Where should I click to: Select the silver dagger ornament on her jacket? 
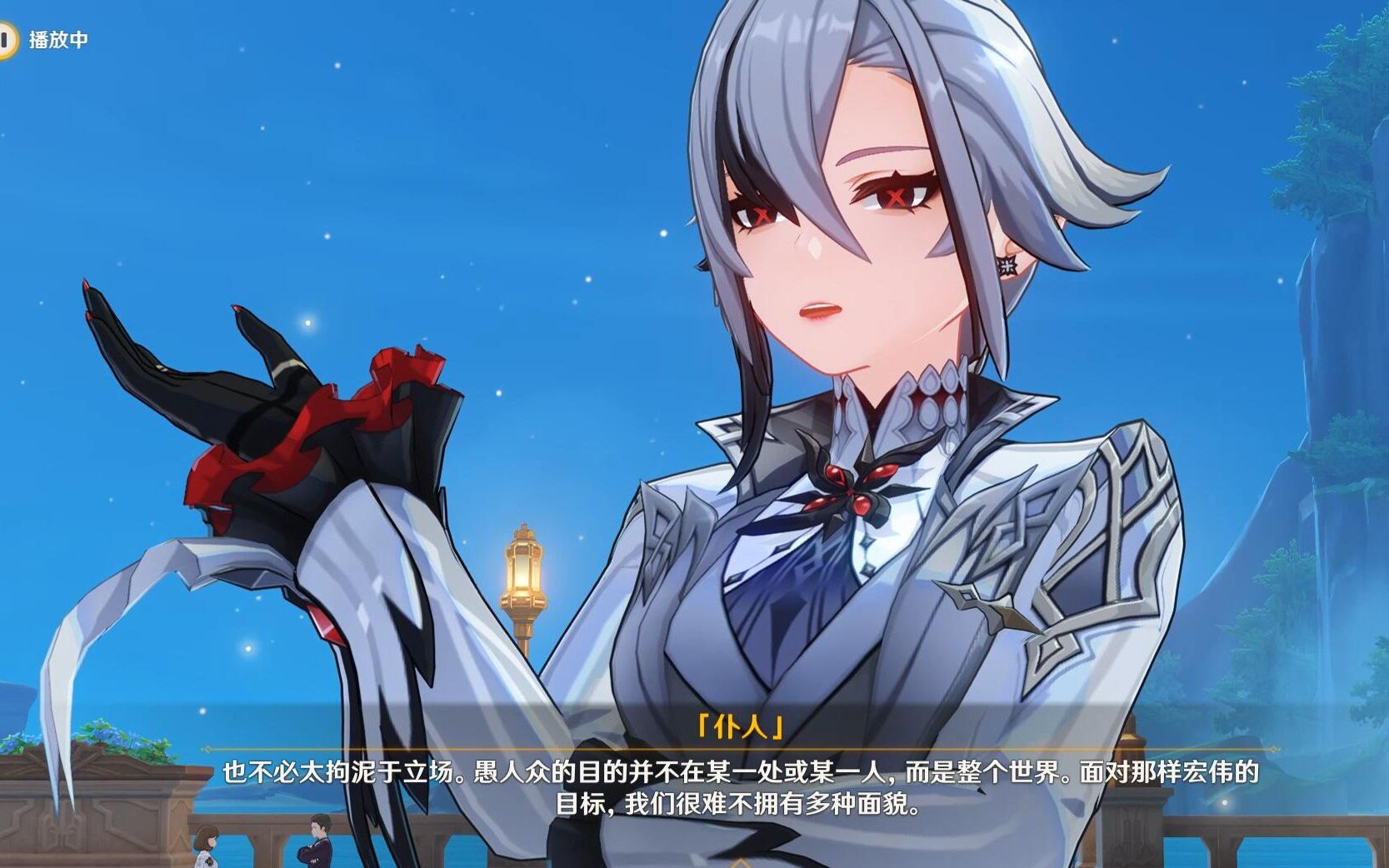click(1000, 612)
